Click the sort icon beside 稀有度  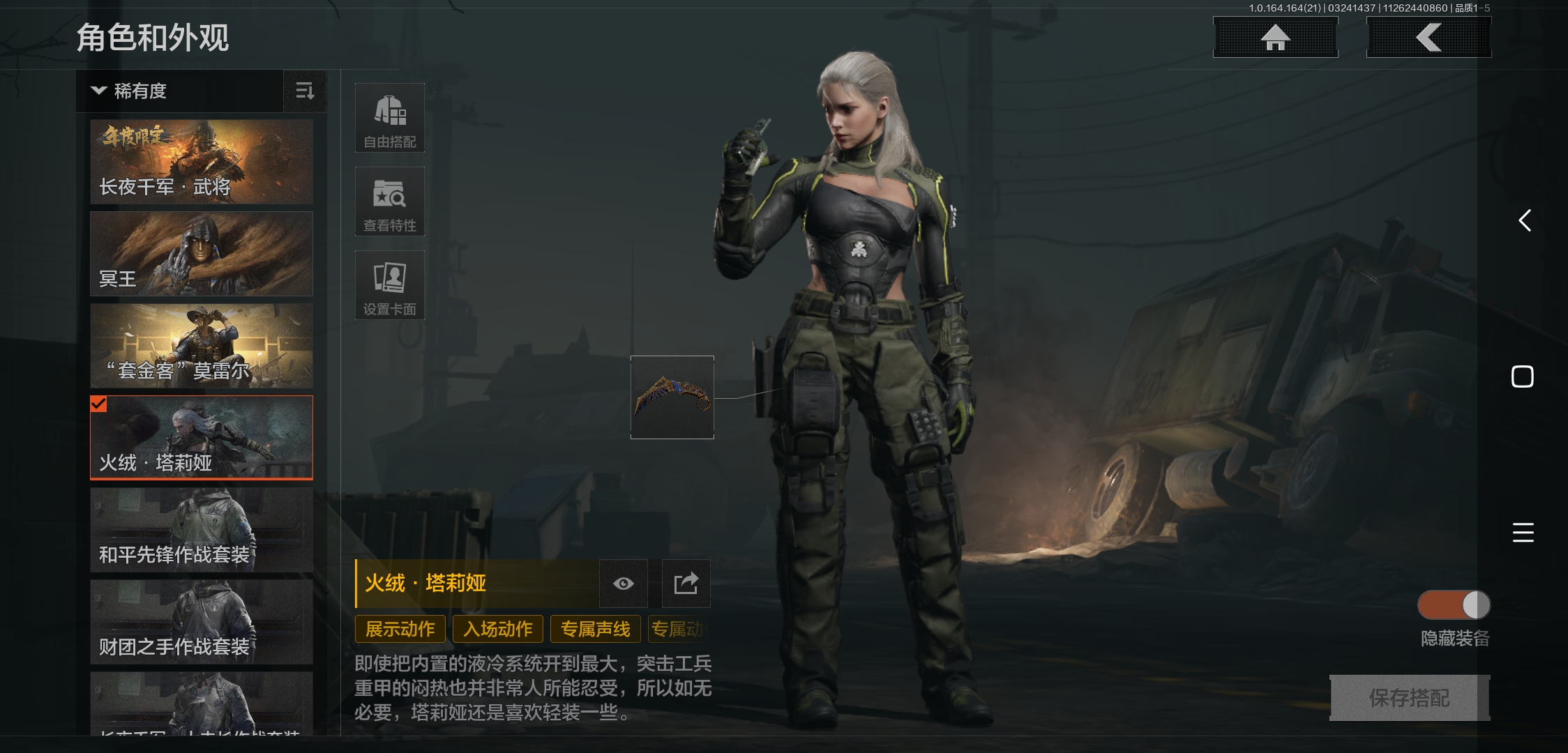[x=305, y=91]
